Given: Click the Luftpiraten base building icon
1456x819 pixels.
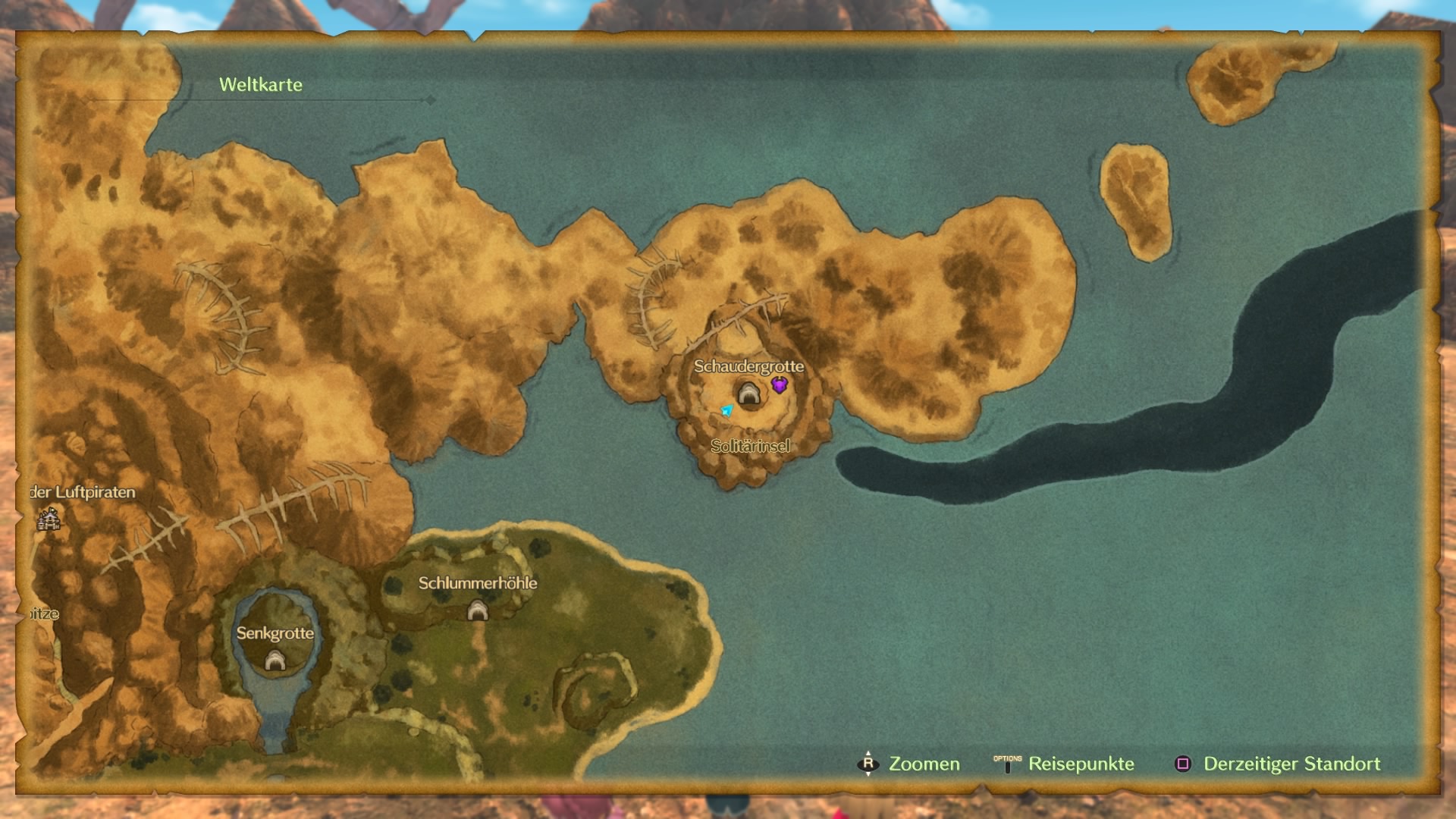Looking at the screenshot, I should pos(49,519).
